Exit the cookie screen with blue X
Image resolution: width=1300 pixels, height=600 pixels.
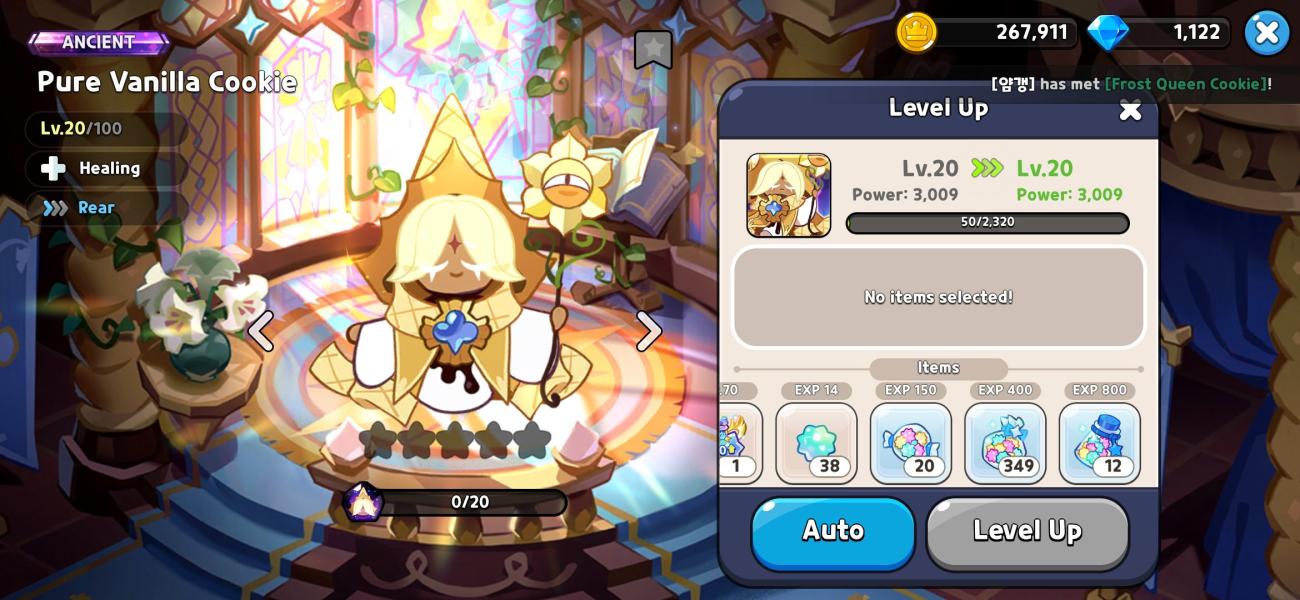coord(1266,33)
